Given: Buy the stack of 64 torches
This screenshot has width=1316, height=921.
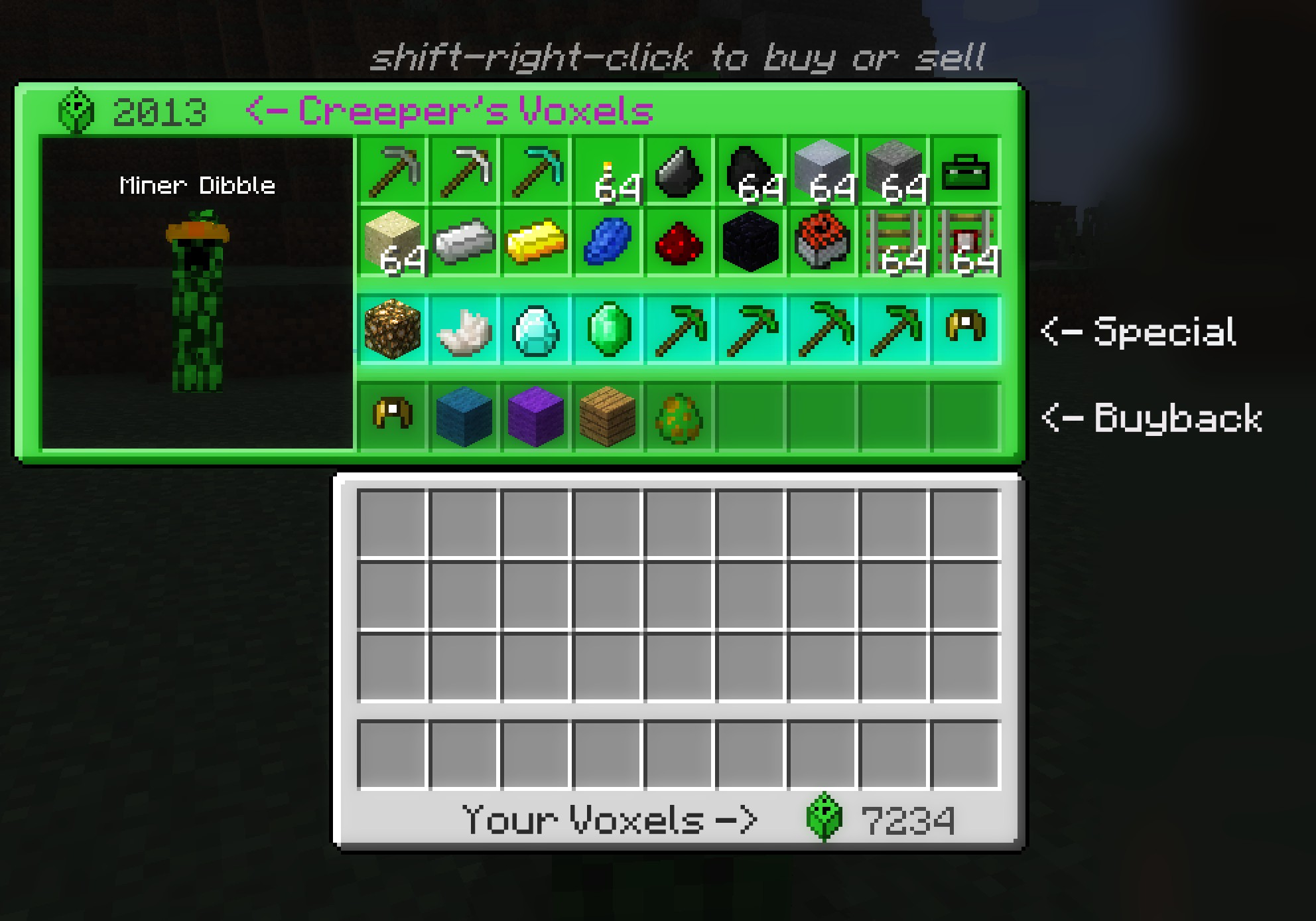Looking at the screenshot, I should [608, 171].
